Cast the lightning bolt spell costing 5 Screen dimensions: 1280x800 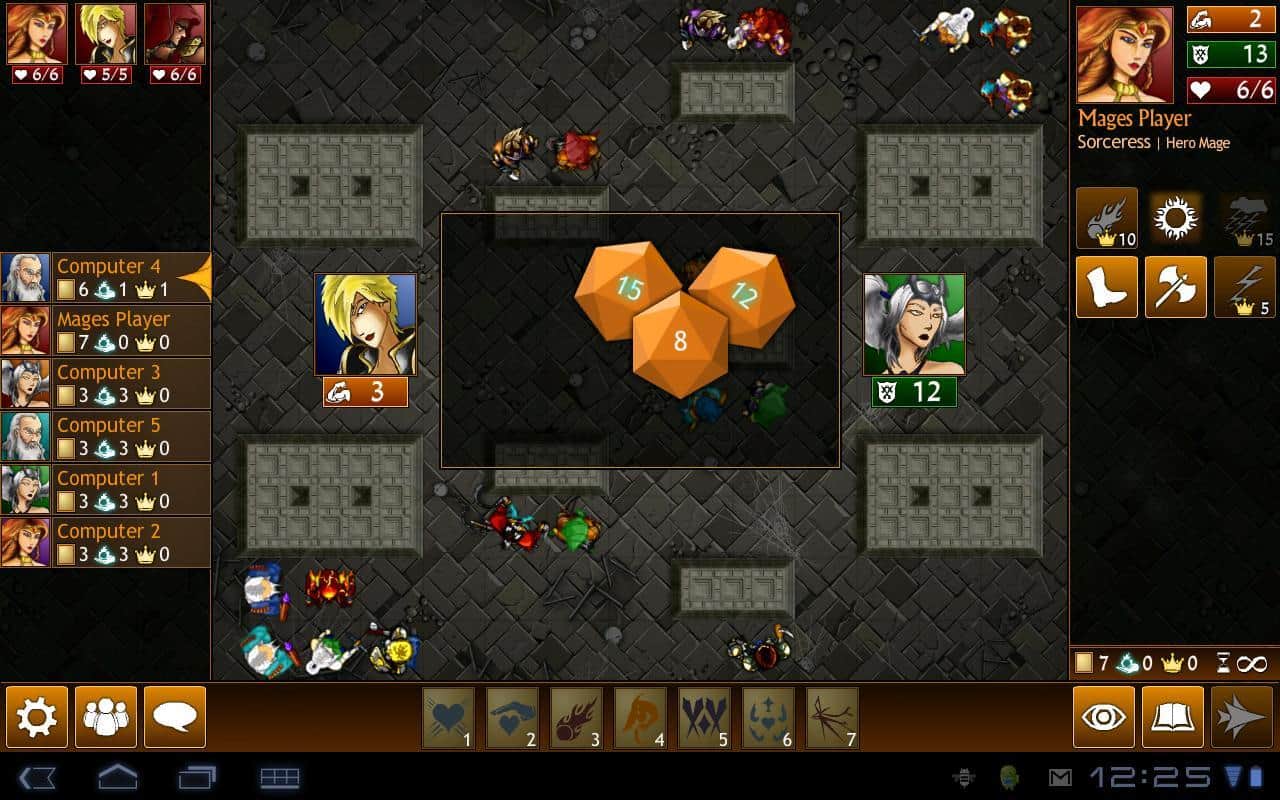[x=1244, y=287]
